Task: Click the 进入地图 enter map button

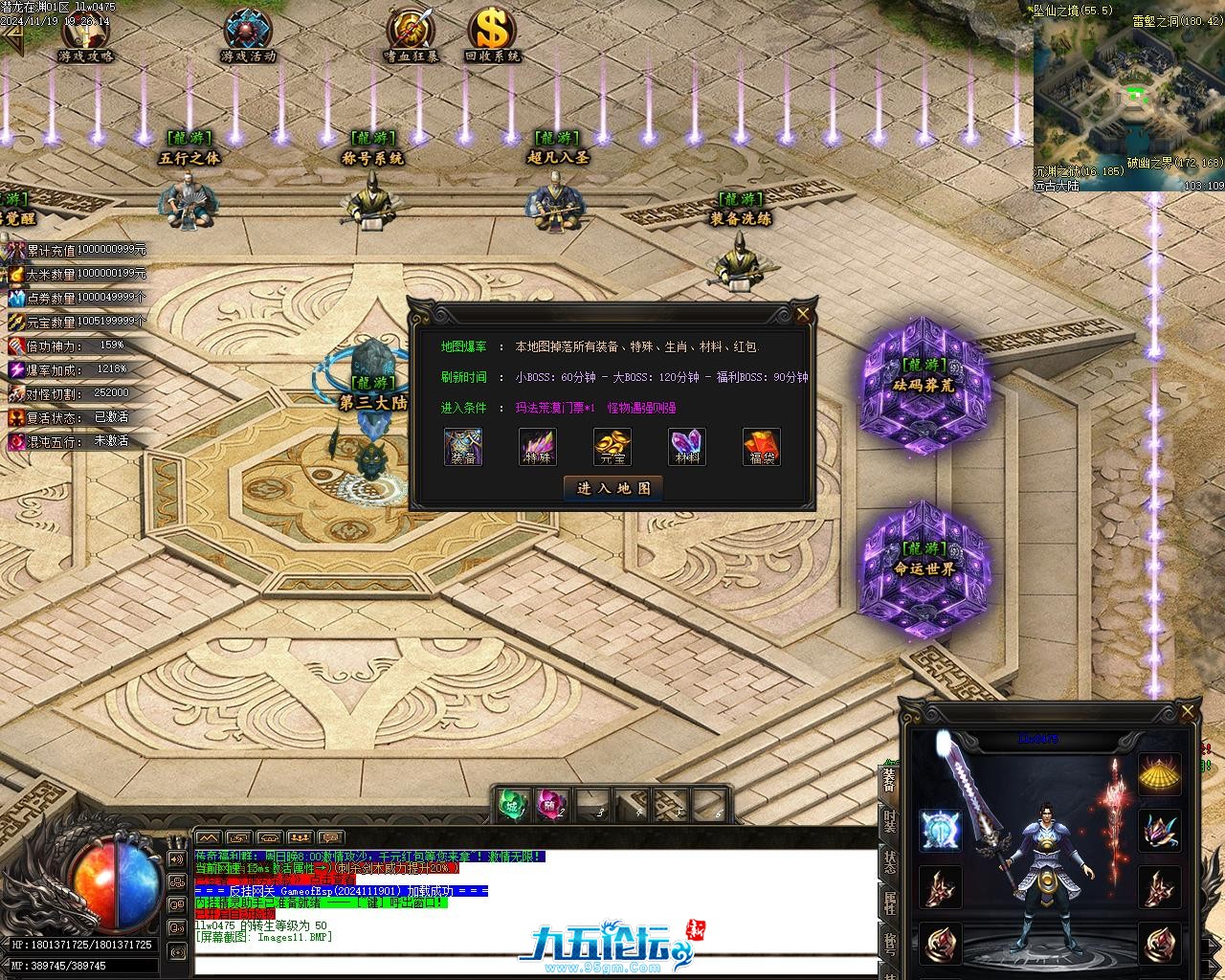Action: (x=612, y=488)
